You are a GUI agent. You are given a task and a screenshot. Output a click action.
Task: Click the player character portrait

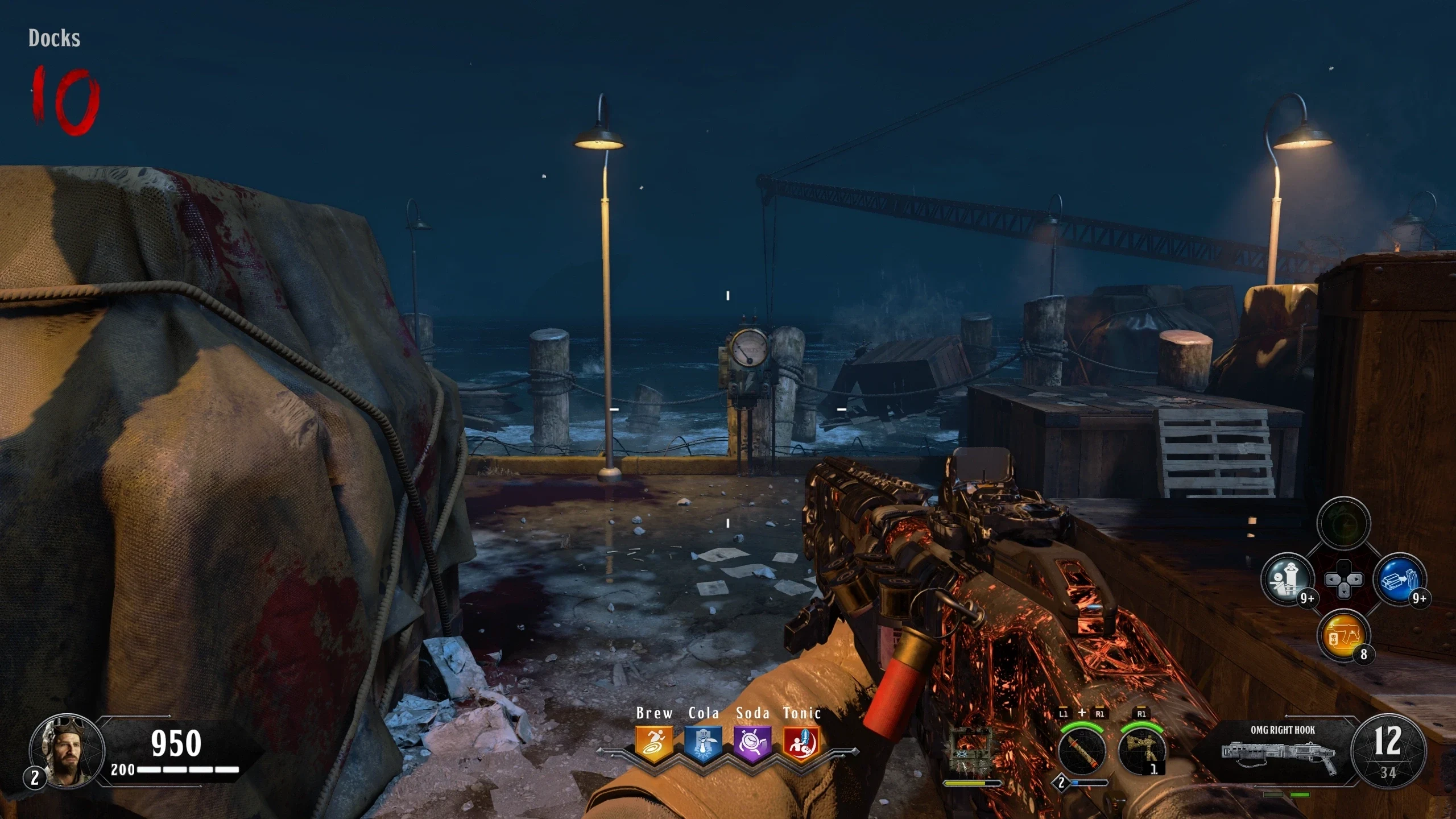[67, 751]
